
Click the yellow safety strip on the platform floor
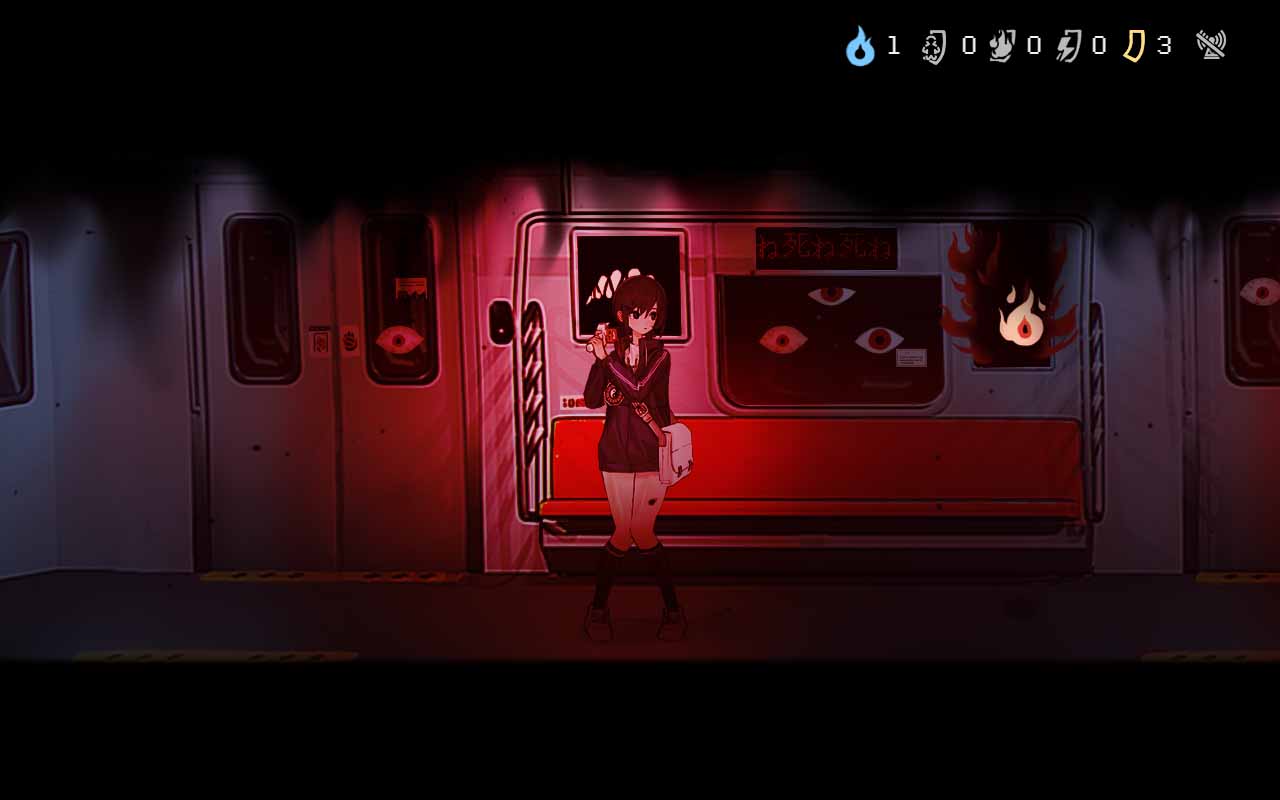[250, 576]
